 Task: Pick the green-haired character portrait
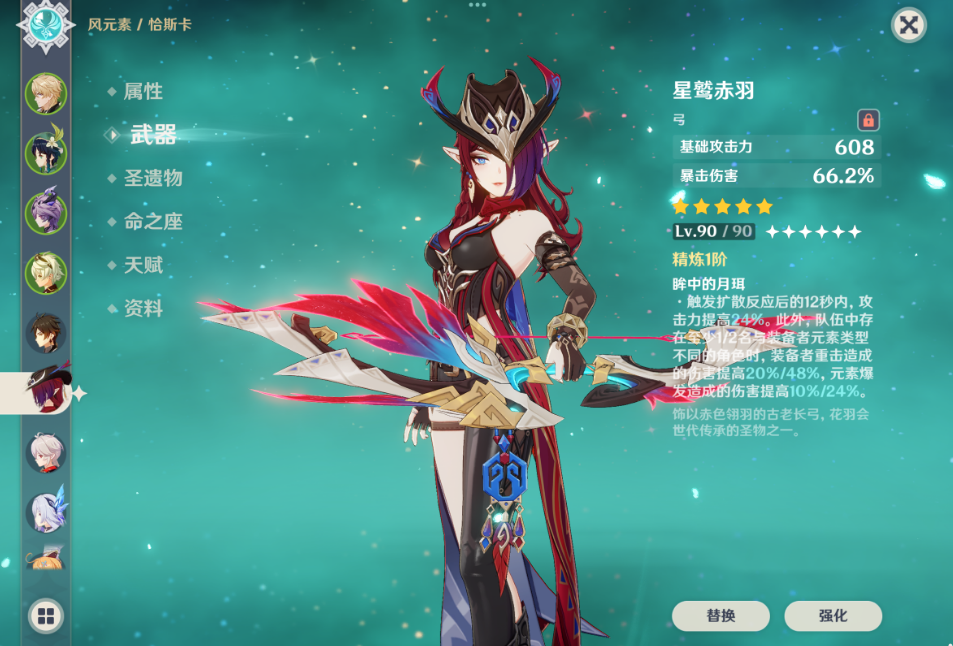click(46, 273)
